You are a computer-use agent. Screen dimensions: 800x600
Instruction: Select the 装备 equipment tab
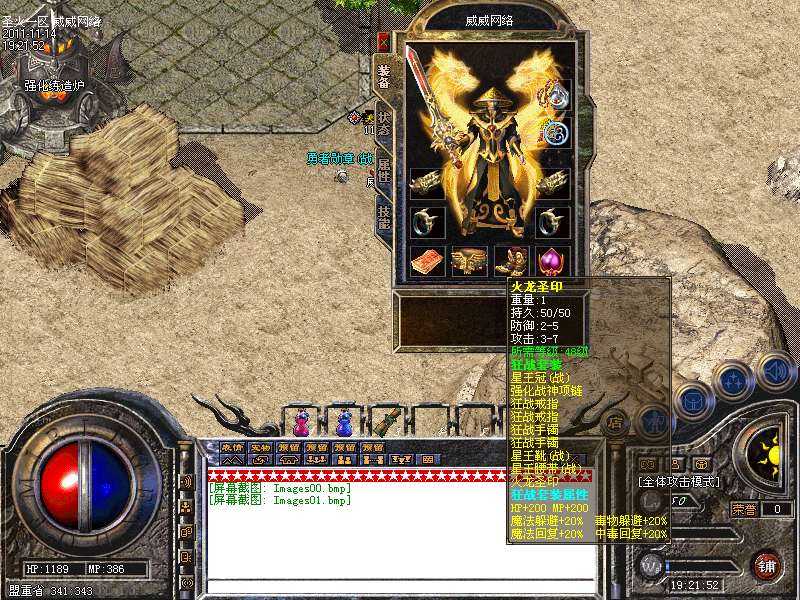click(384, 75)
